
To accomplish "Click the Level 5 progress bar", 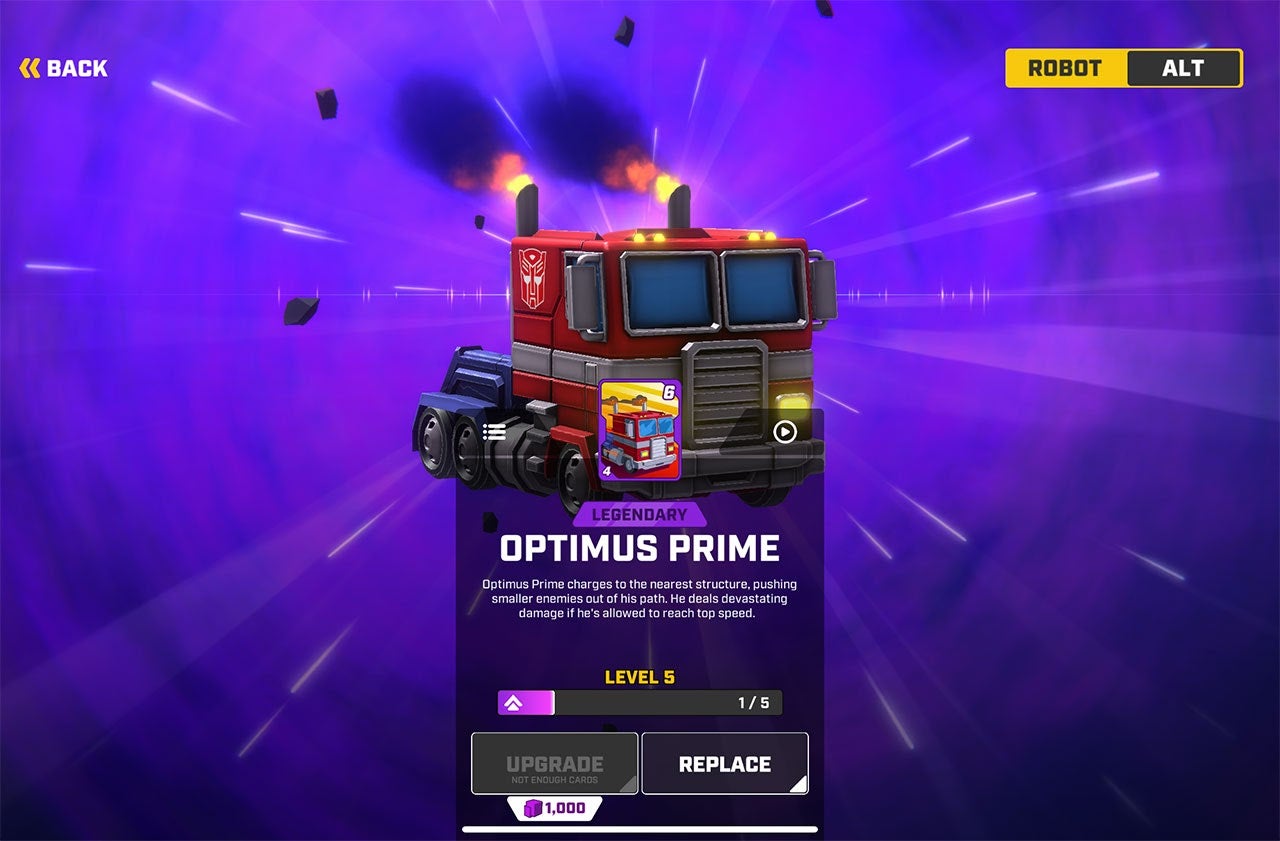I will [x=640, y=703].
